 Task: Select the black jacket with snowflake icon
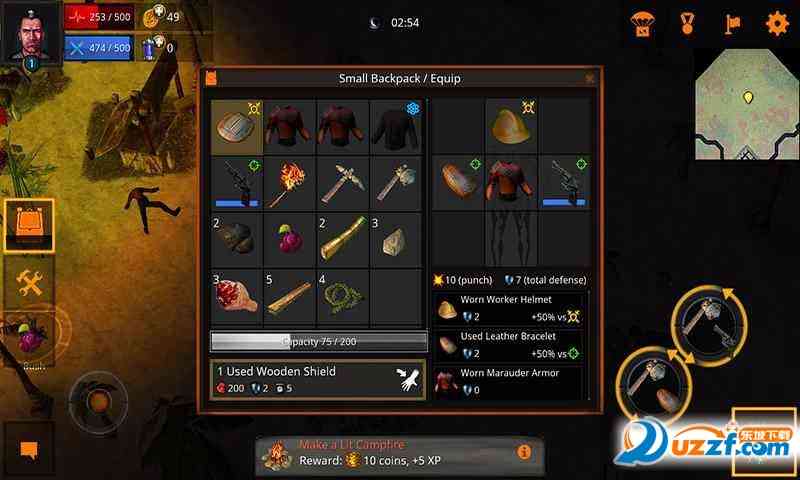(395, 126)
